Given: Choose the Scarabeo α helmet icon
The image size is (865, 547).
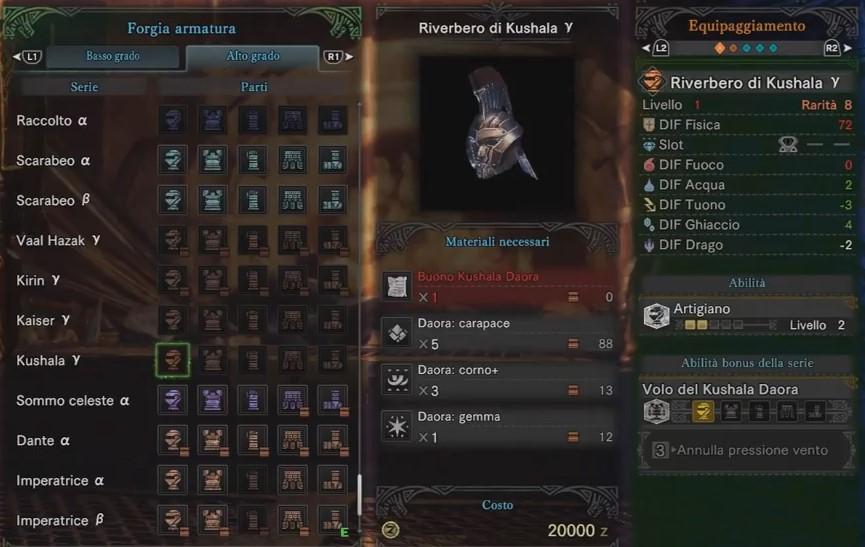Looking at the screenshot, I should [x=172, y=160].
